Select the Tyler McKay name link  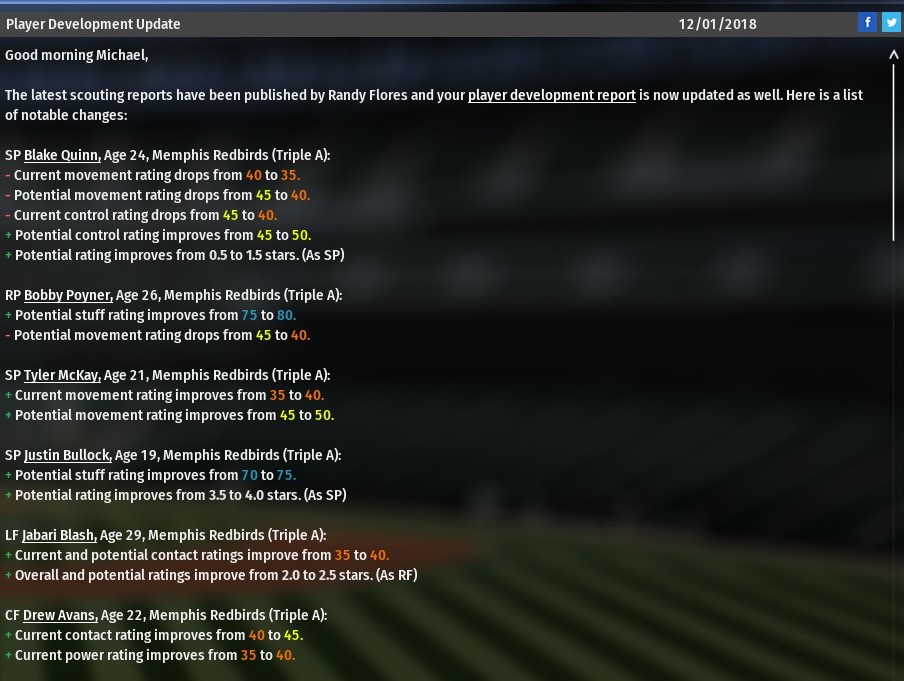(62, 375)
